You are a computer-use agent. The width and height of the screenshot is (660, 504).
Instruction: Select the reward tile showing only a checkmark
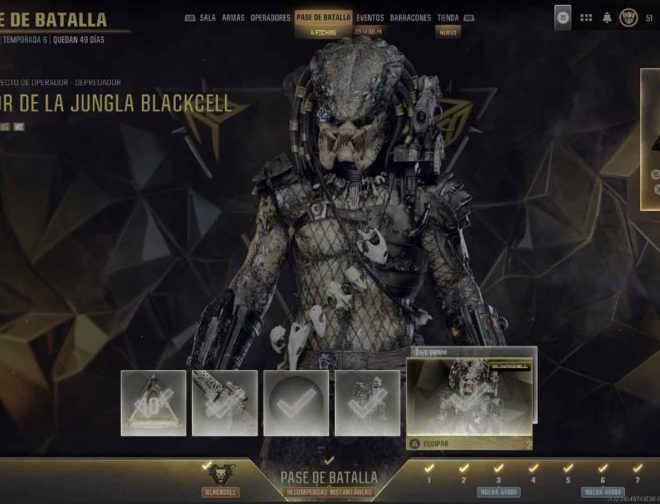296,403
